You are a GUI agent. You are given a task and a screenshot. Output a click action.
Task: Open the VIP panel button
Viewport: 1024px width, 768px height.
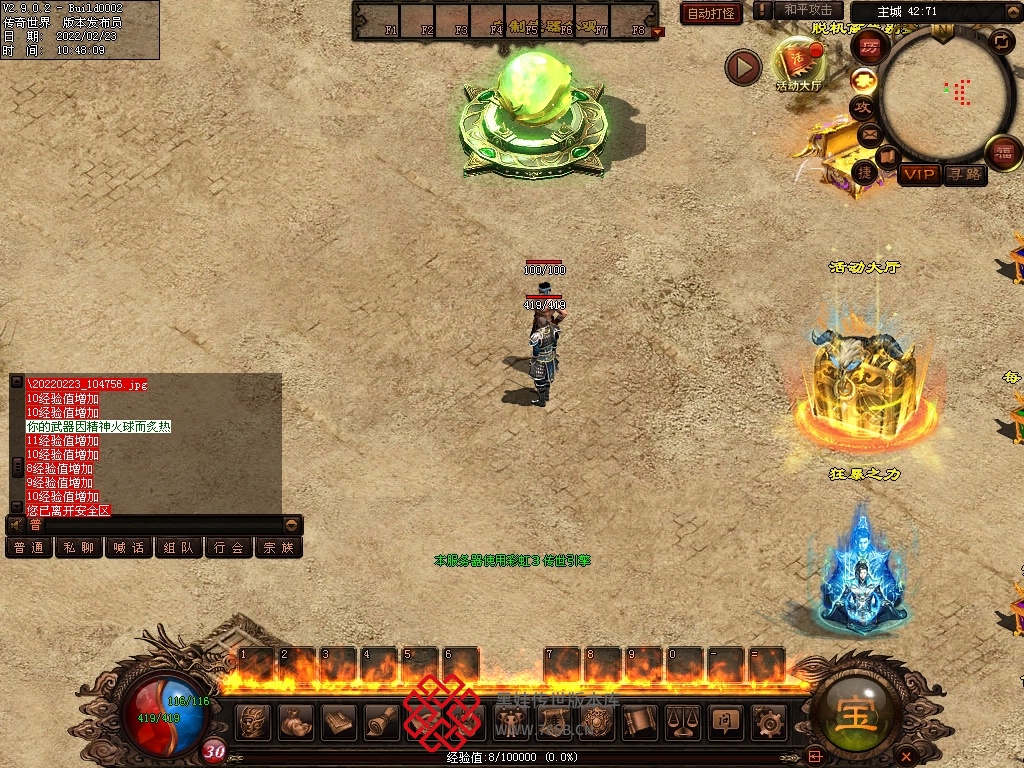920,175
